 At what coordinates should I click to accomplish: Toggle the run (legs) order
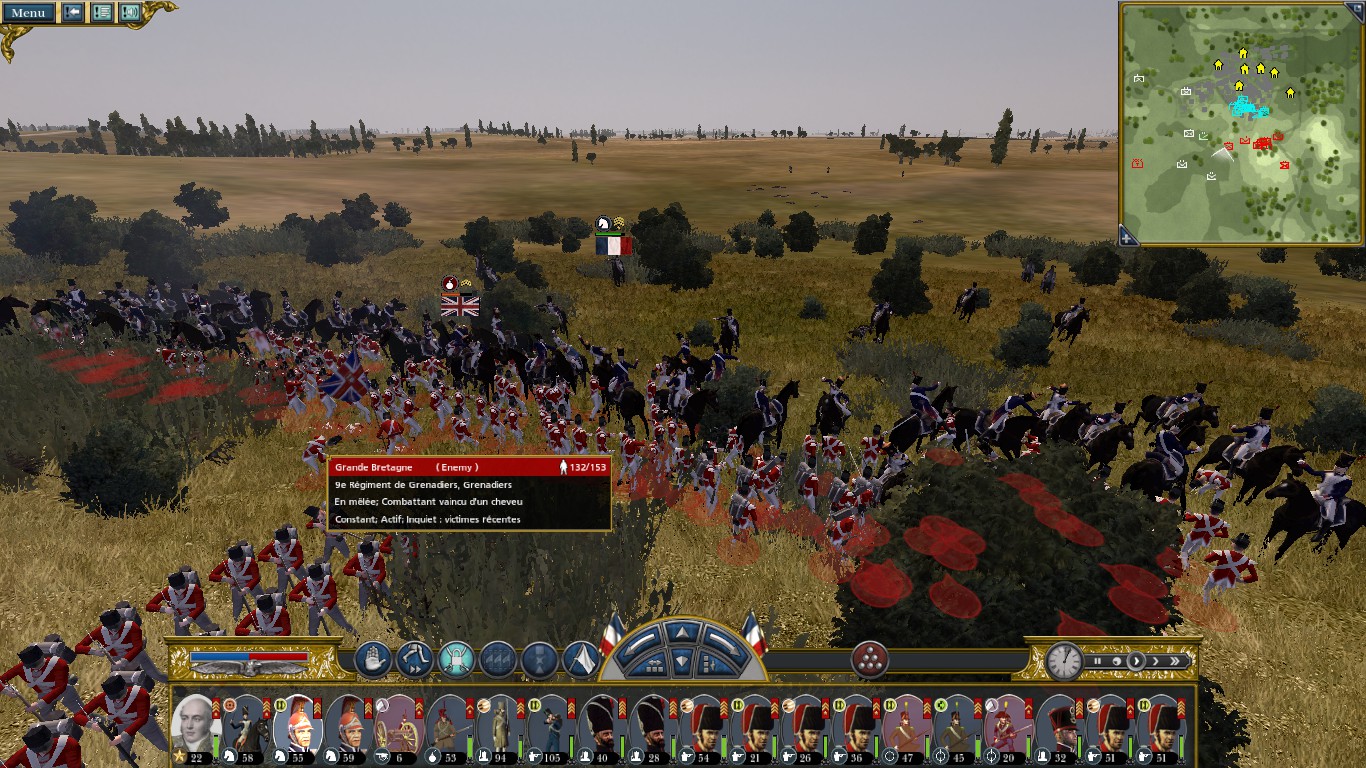[x=414, y=660]
